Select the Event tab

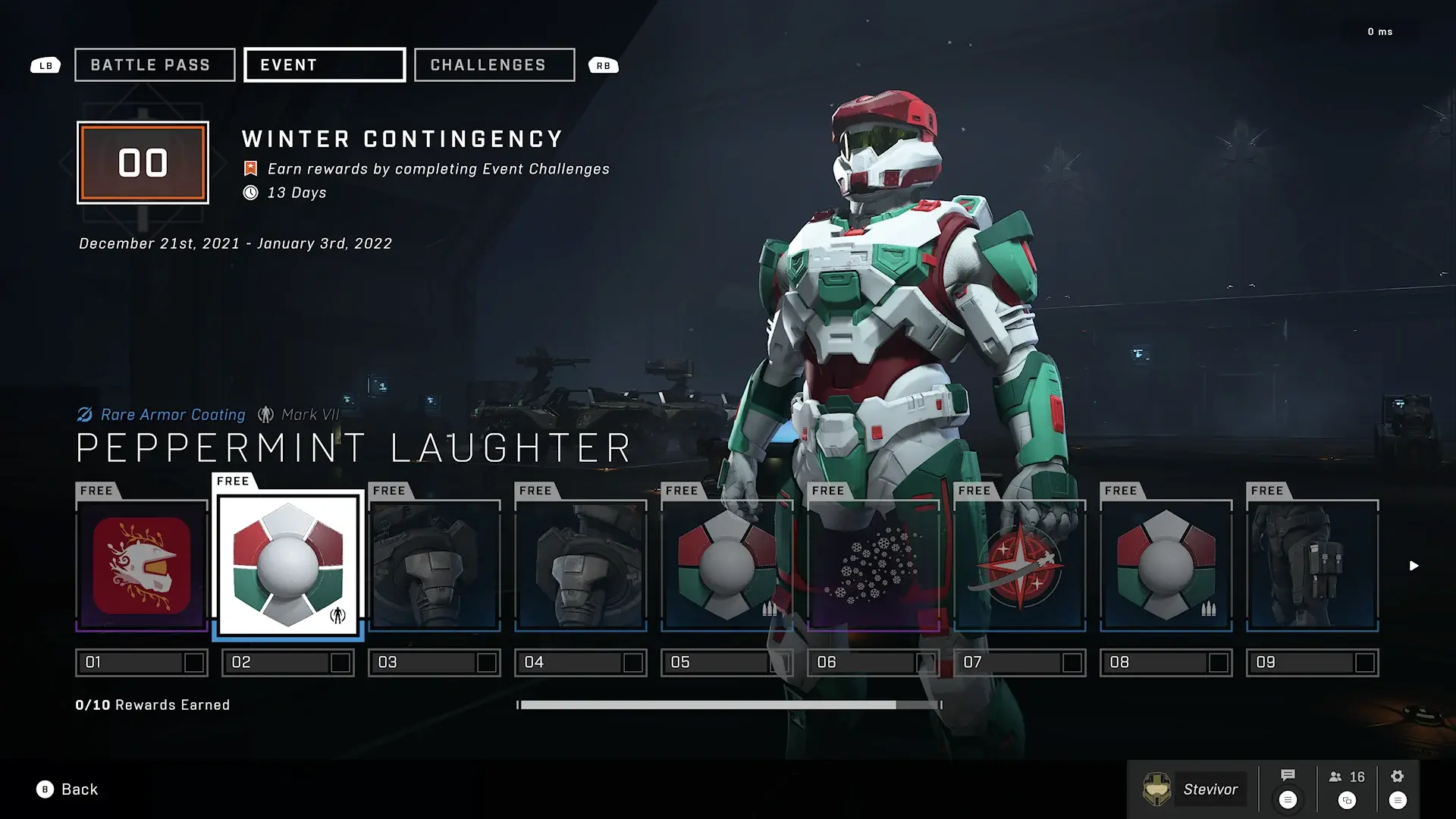[325, 65]
